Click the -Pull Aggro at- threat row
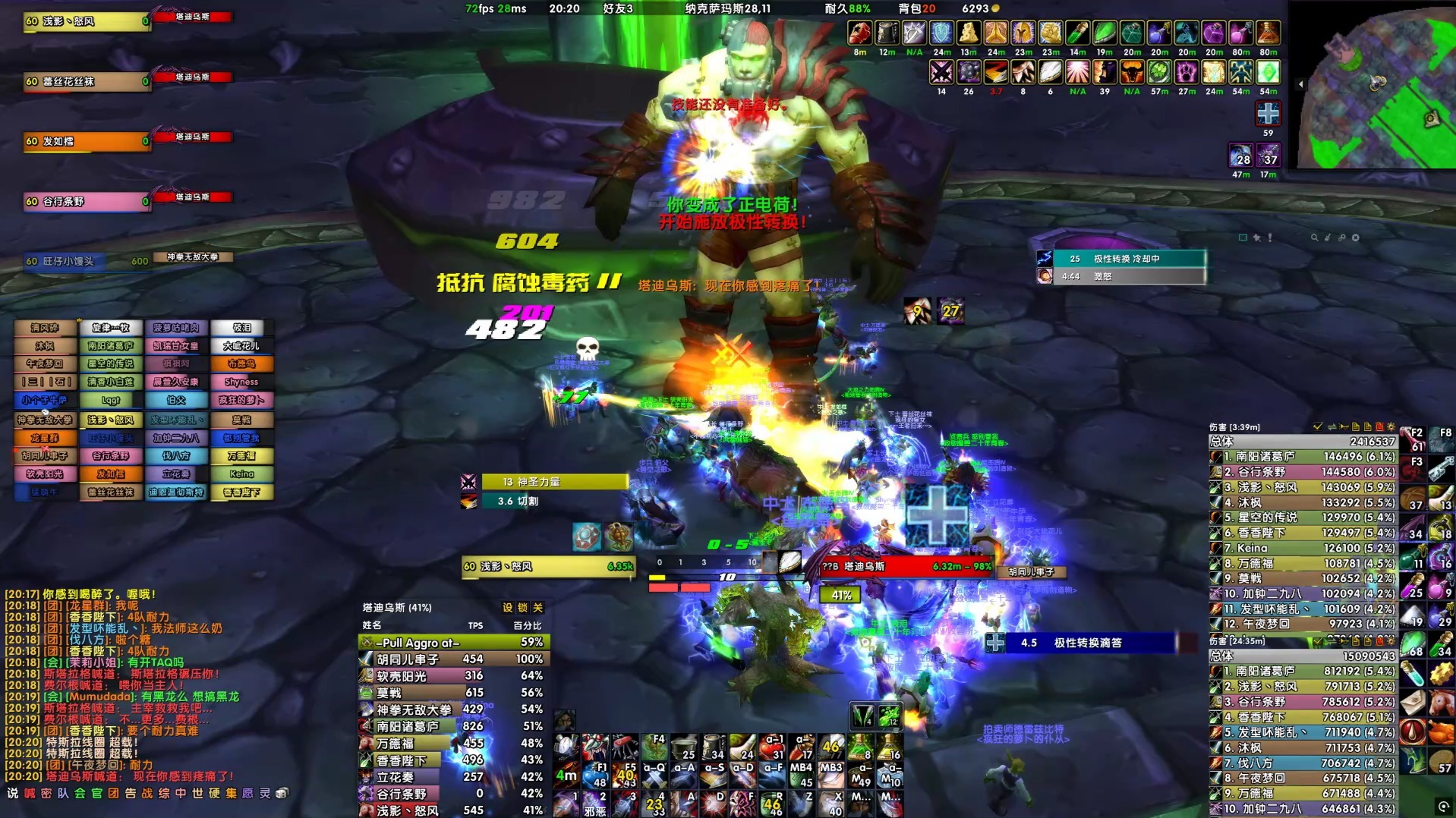The width and height of the screenshot is (1456, 818). tap(453, 643)
